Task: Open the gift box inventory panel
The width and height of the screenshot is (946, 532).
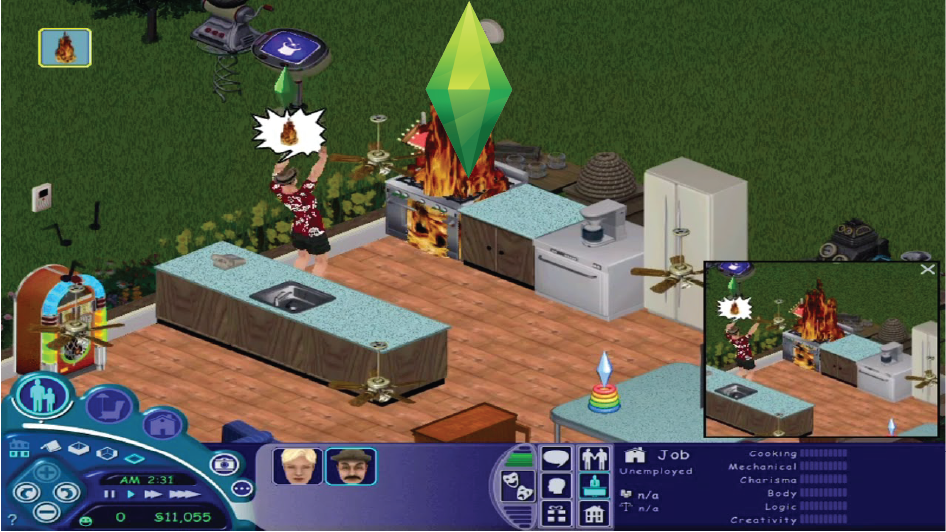Action: coord(556,515)
